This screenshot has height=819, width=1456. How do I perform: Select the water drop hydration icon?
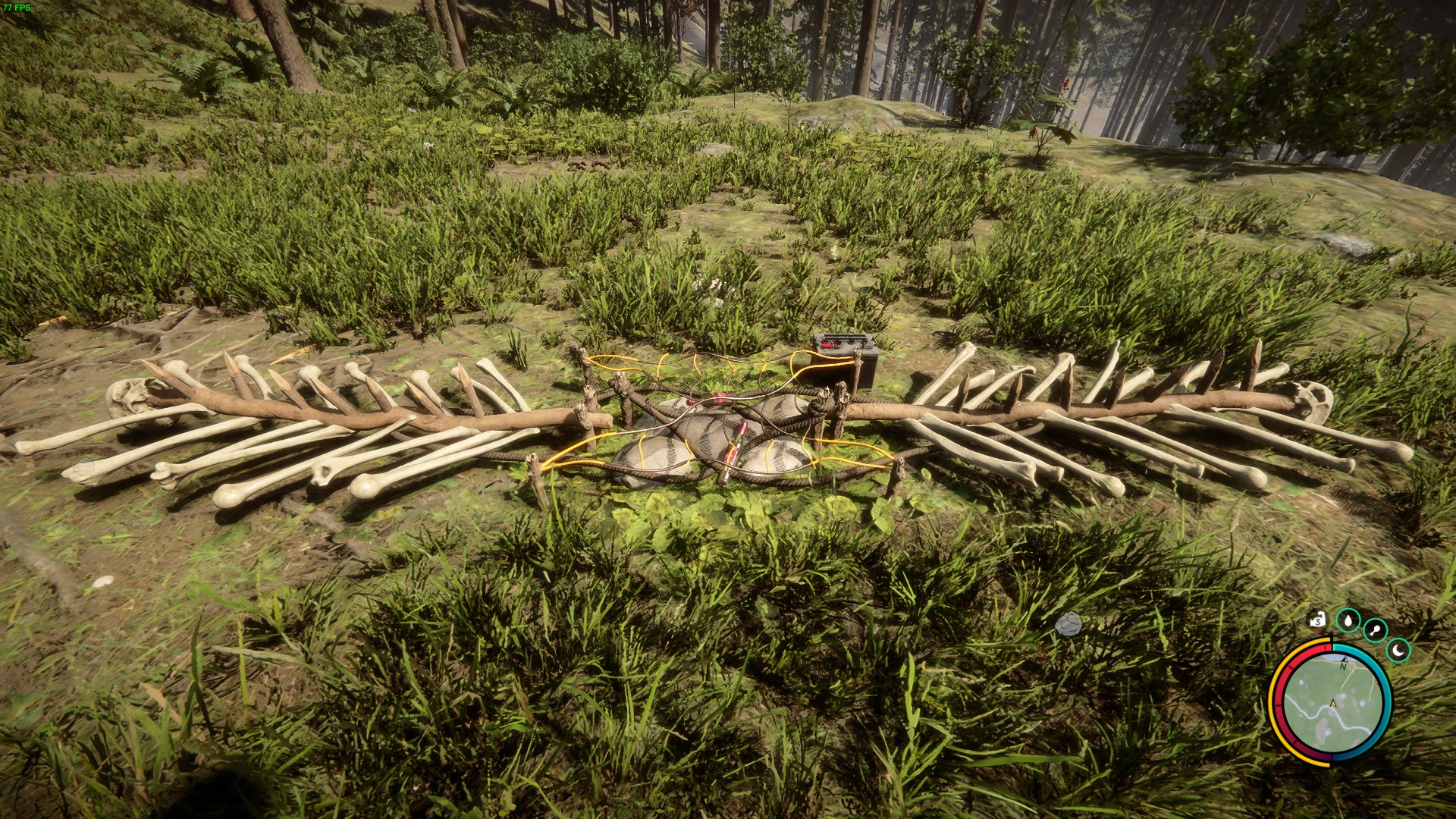(x=1348, y=620)
